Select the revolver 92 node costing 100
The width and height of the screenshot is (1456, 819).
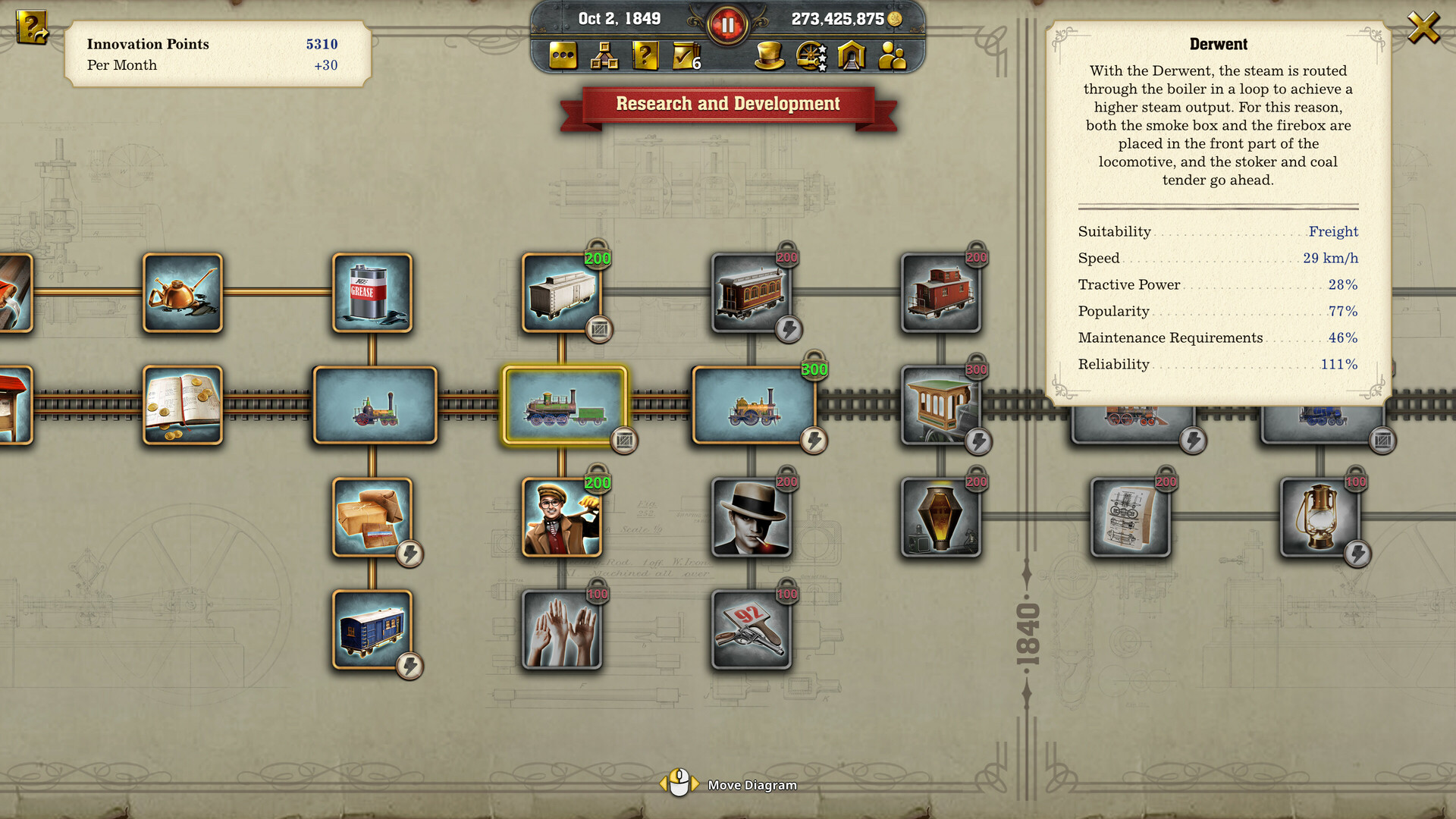click(x=752, y=629)
